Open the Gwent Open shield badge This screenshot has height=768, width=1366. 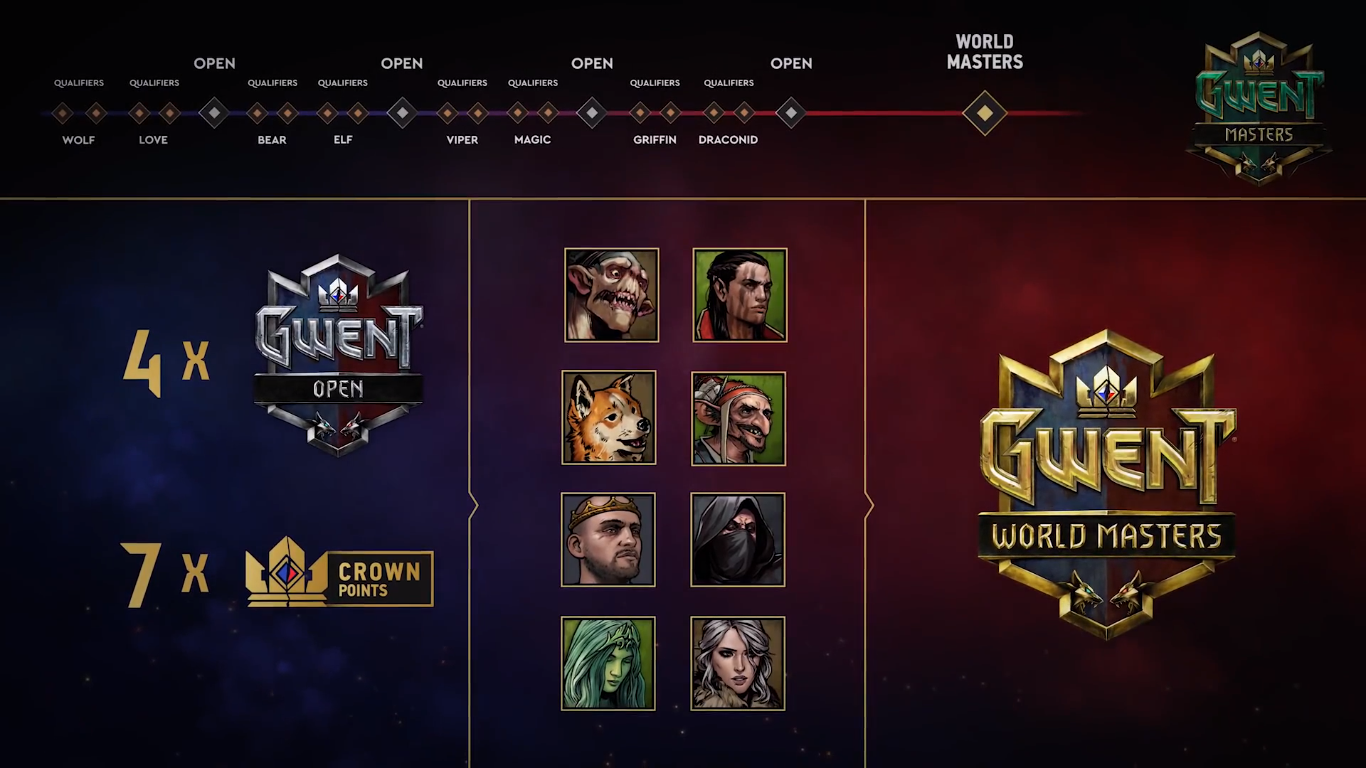[338, 354]
